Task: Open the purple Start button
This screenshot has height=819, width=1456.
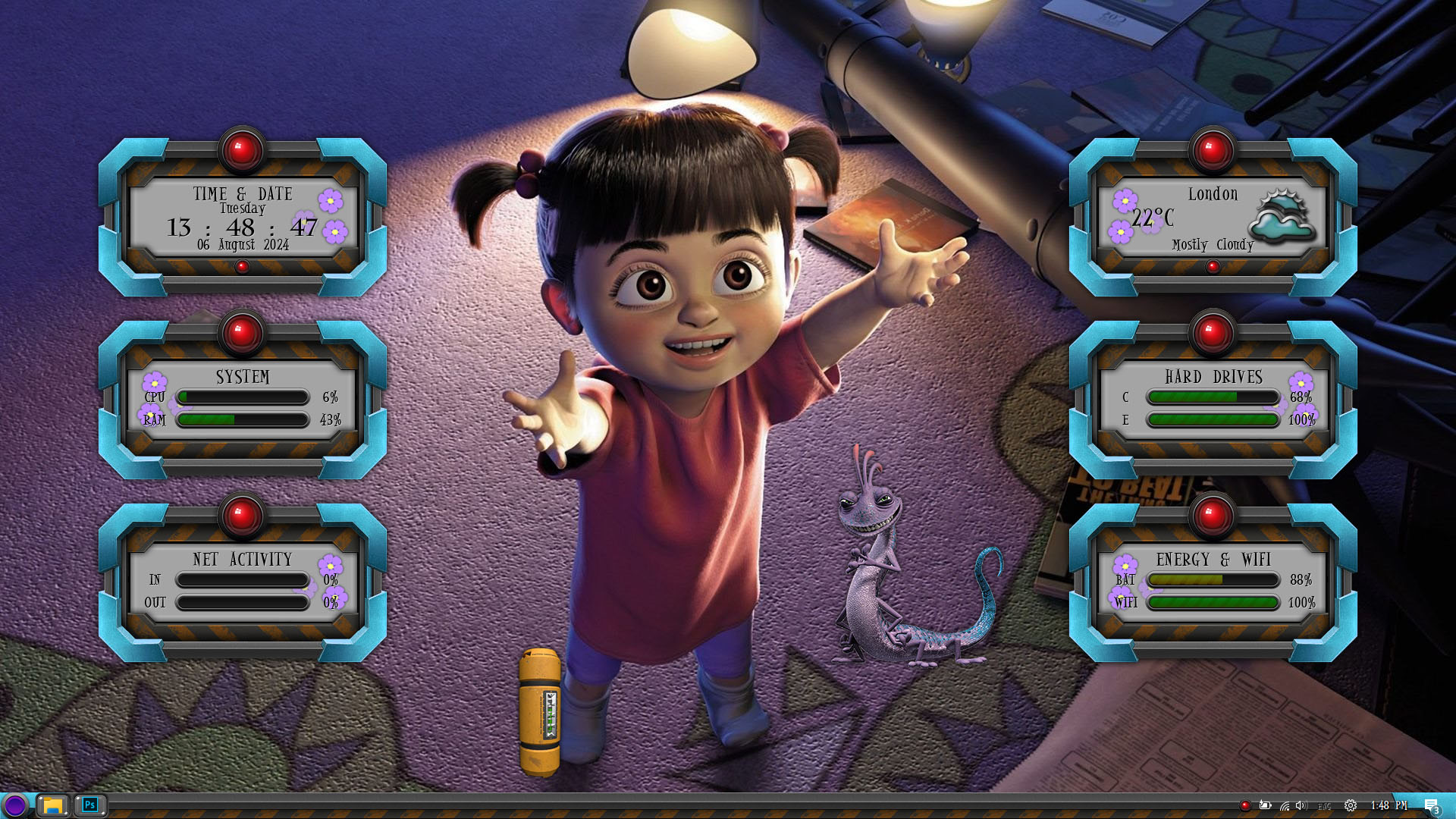Action: [14, 805]
